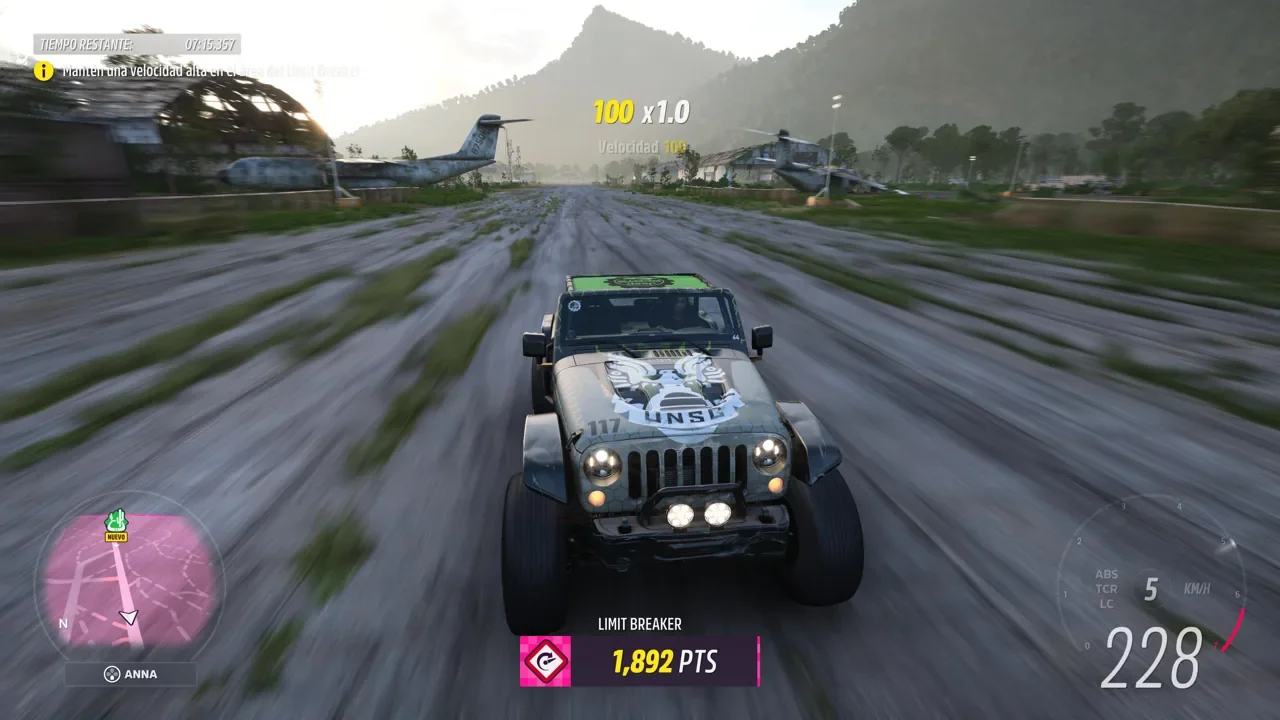Open the pink circular minimap
Viewport: 1280px width, 720px height.
130,580
